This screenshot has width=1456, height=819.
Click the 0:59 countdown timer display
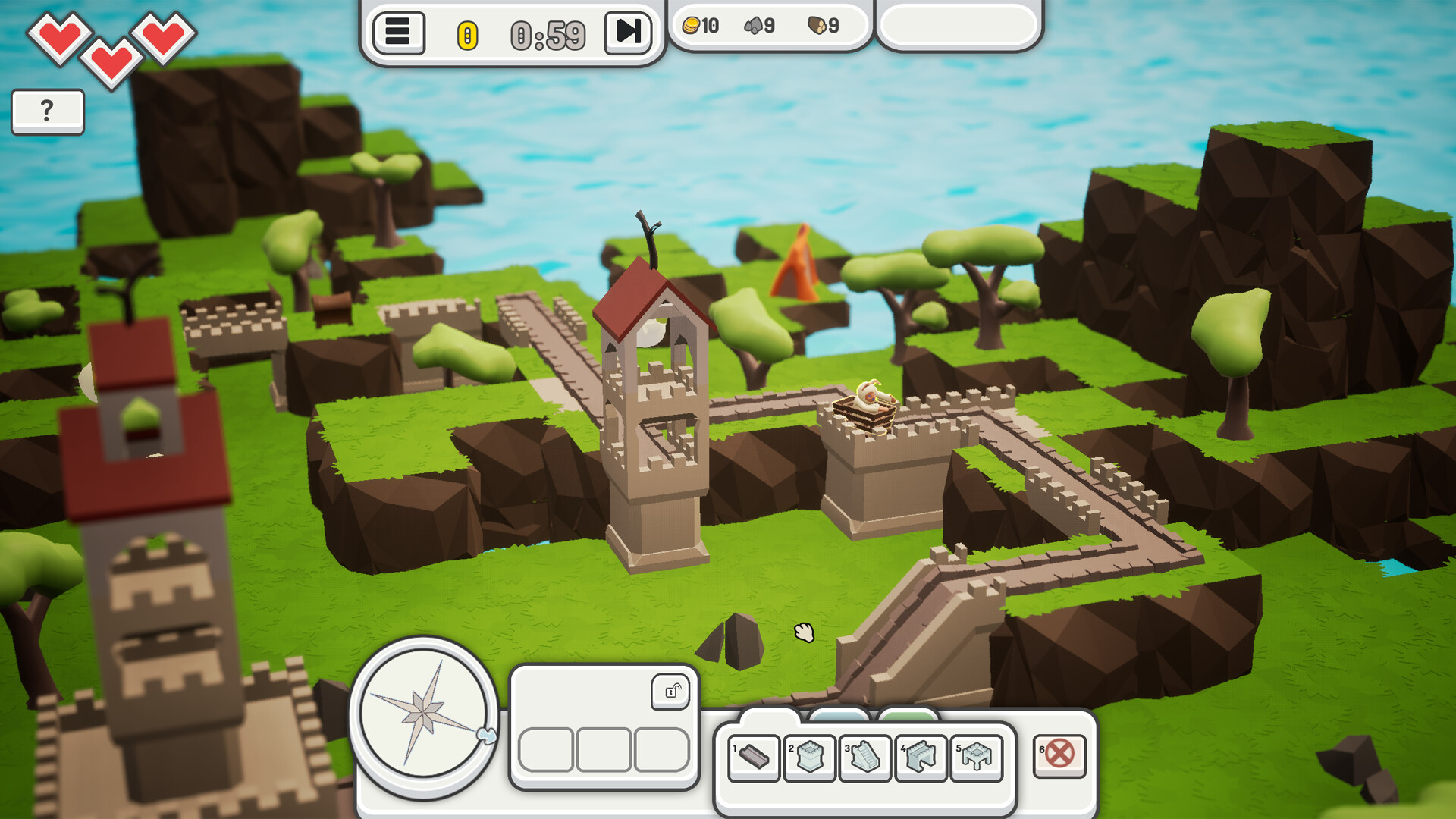pos(548,33)
